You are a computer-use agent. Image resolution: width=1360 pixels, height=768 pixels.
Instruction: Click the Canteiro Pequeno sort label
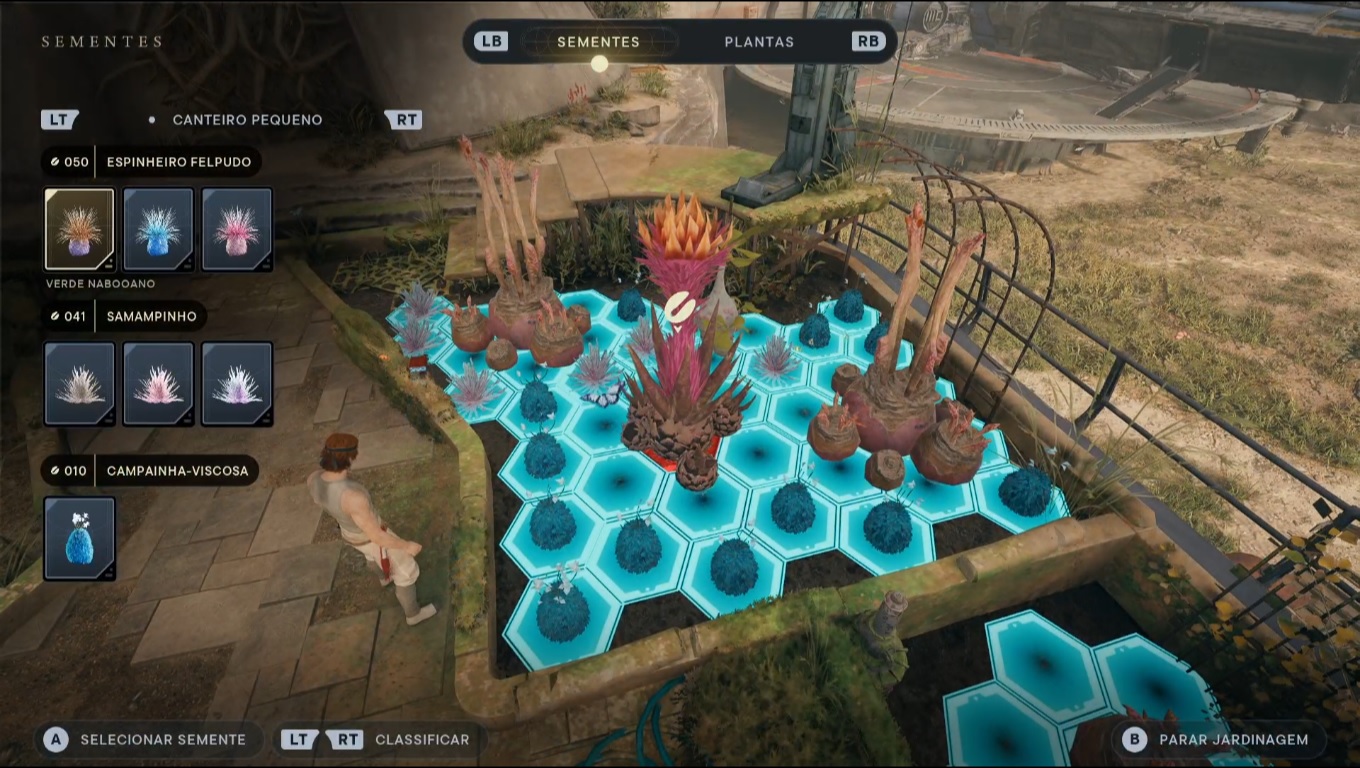(247, 120)
